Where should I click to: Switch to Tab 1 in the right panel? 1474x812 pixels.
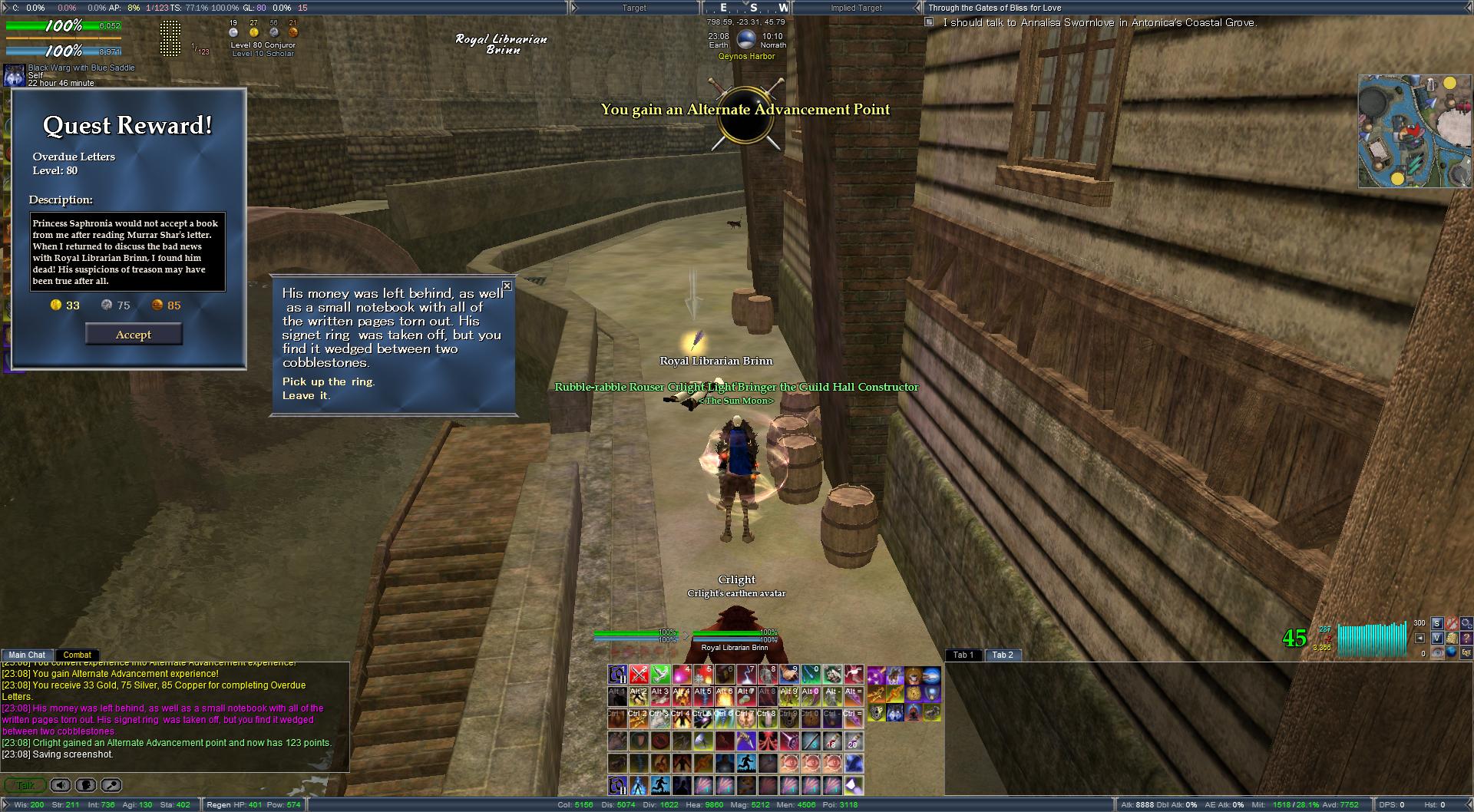coord(963,655)
